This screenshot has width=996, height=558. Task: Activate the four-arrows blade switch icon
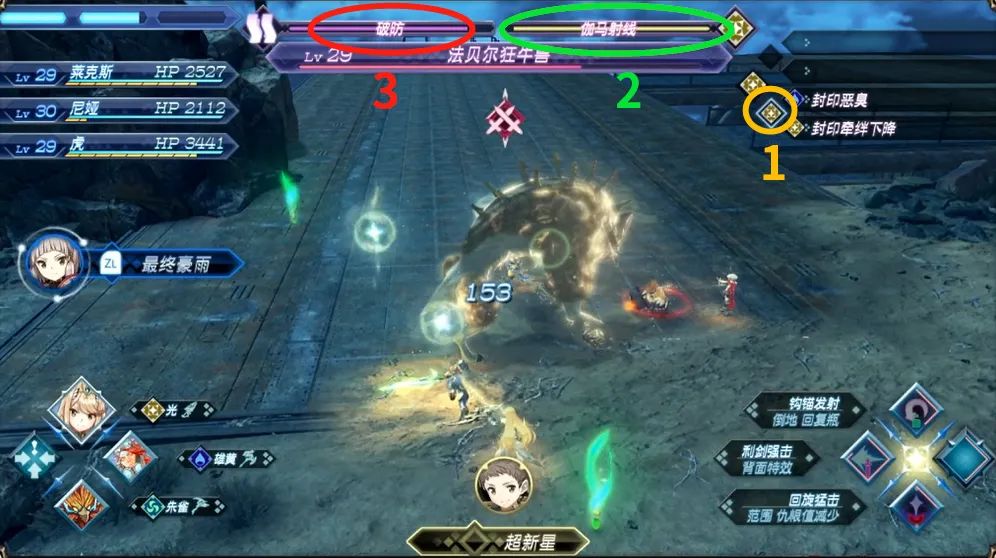click(32, 459)
